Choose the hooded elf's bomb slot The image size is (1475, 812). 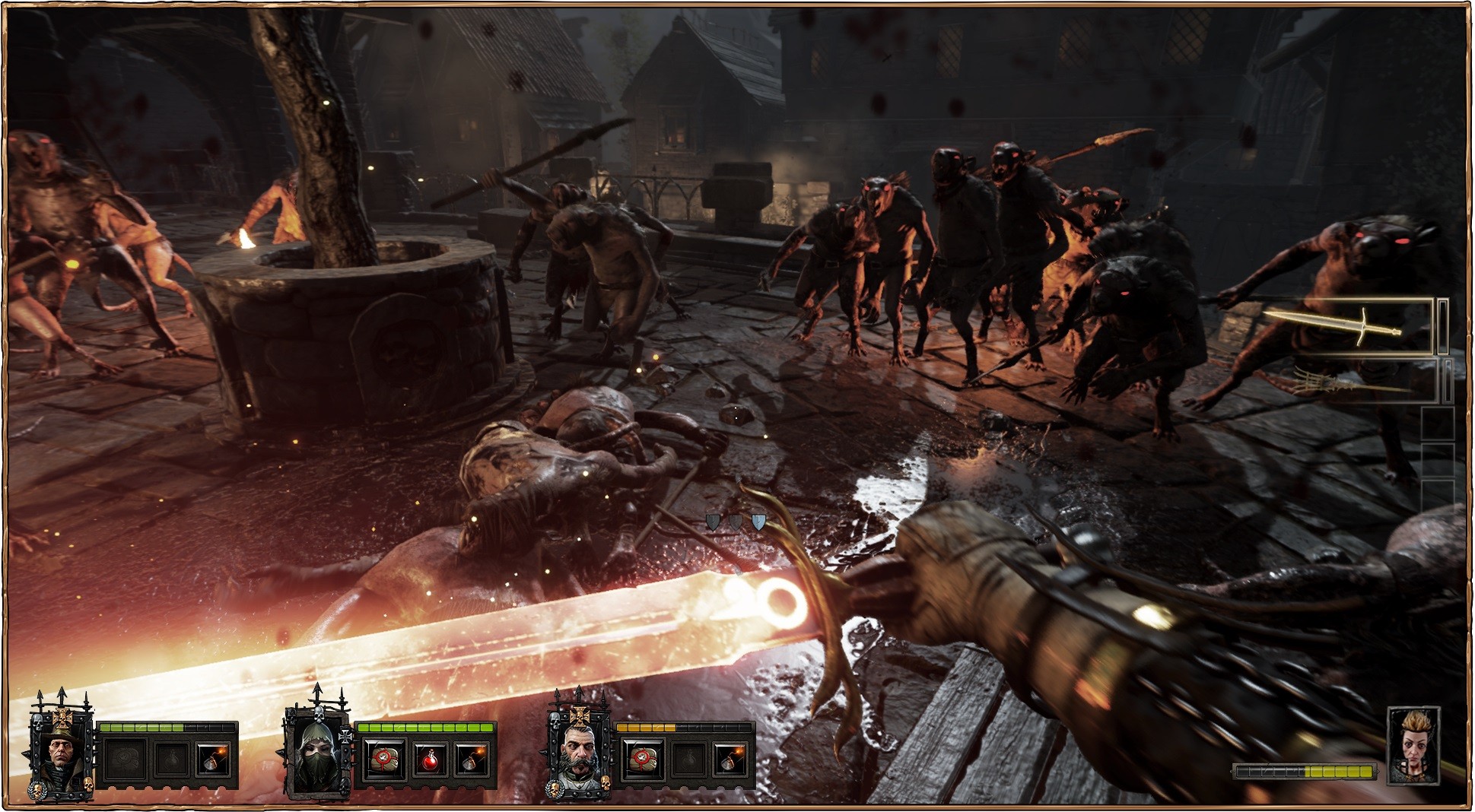(470, 760)
